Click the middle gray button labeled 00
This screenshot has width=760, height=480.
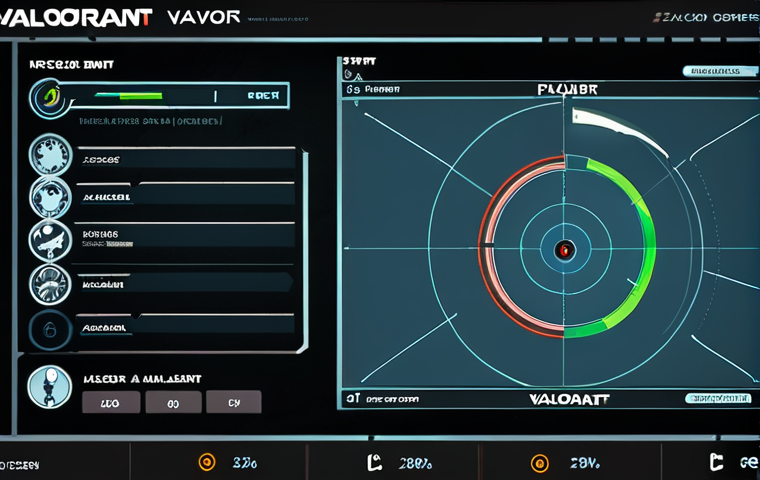tap(173, 402)
